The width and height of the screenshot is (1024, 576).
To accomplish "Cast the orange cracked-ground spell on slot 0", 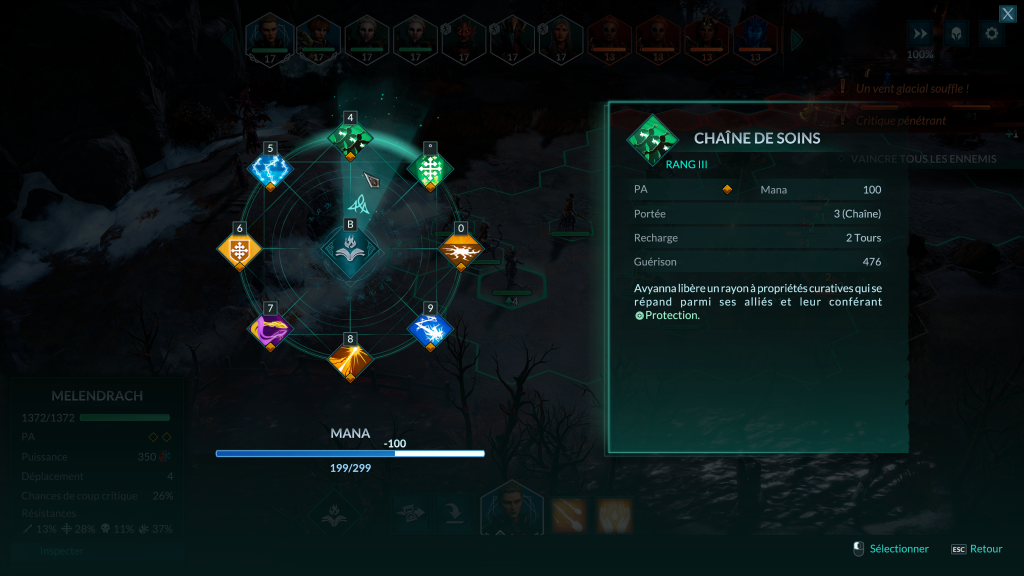I will 461,250.
